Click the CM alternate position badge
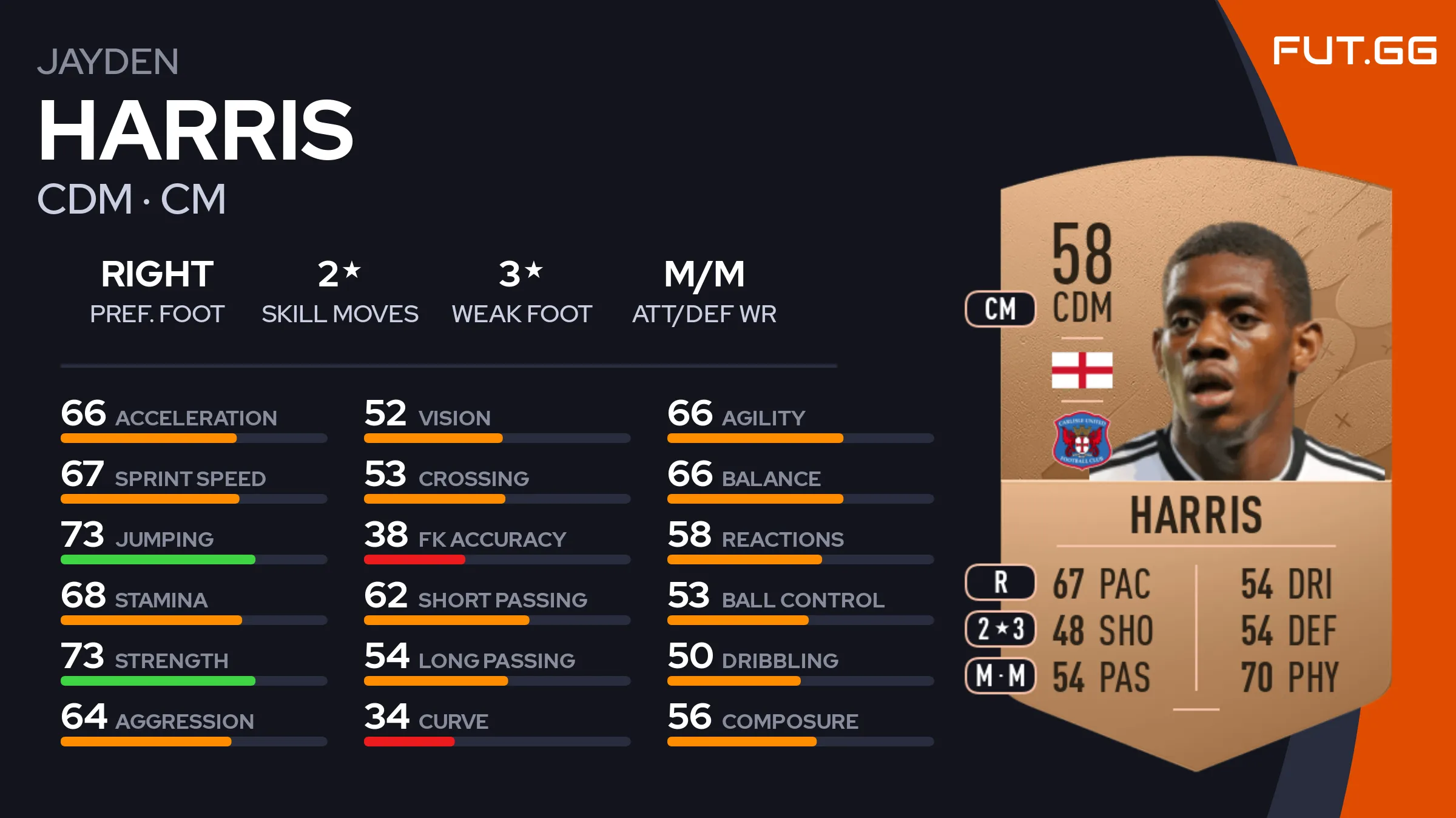 tap(1000, 309)
